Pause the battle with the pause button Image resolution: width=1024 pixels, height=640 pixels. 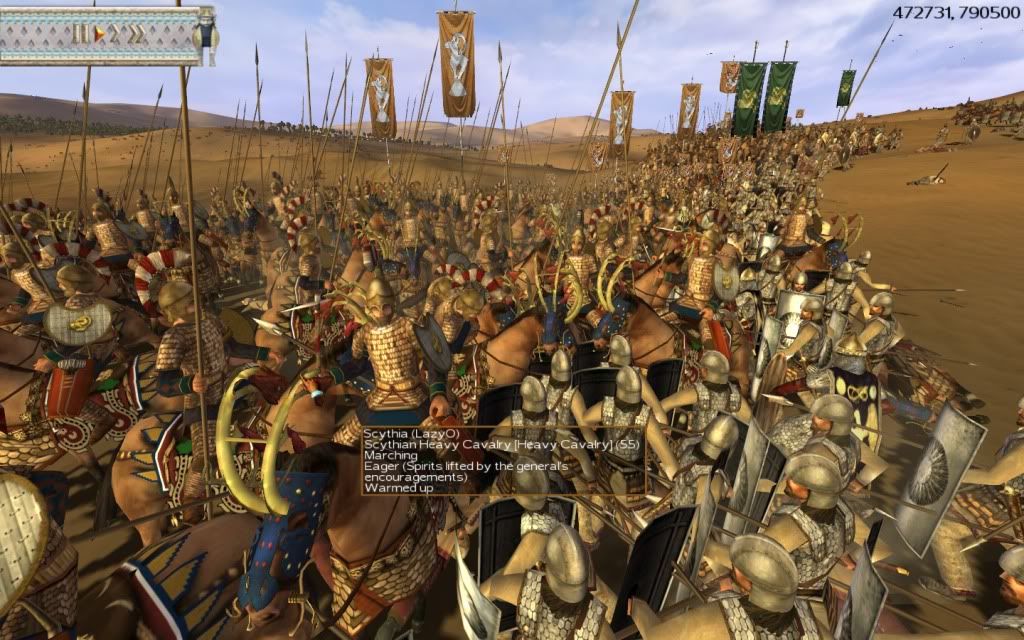80,33
